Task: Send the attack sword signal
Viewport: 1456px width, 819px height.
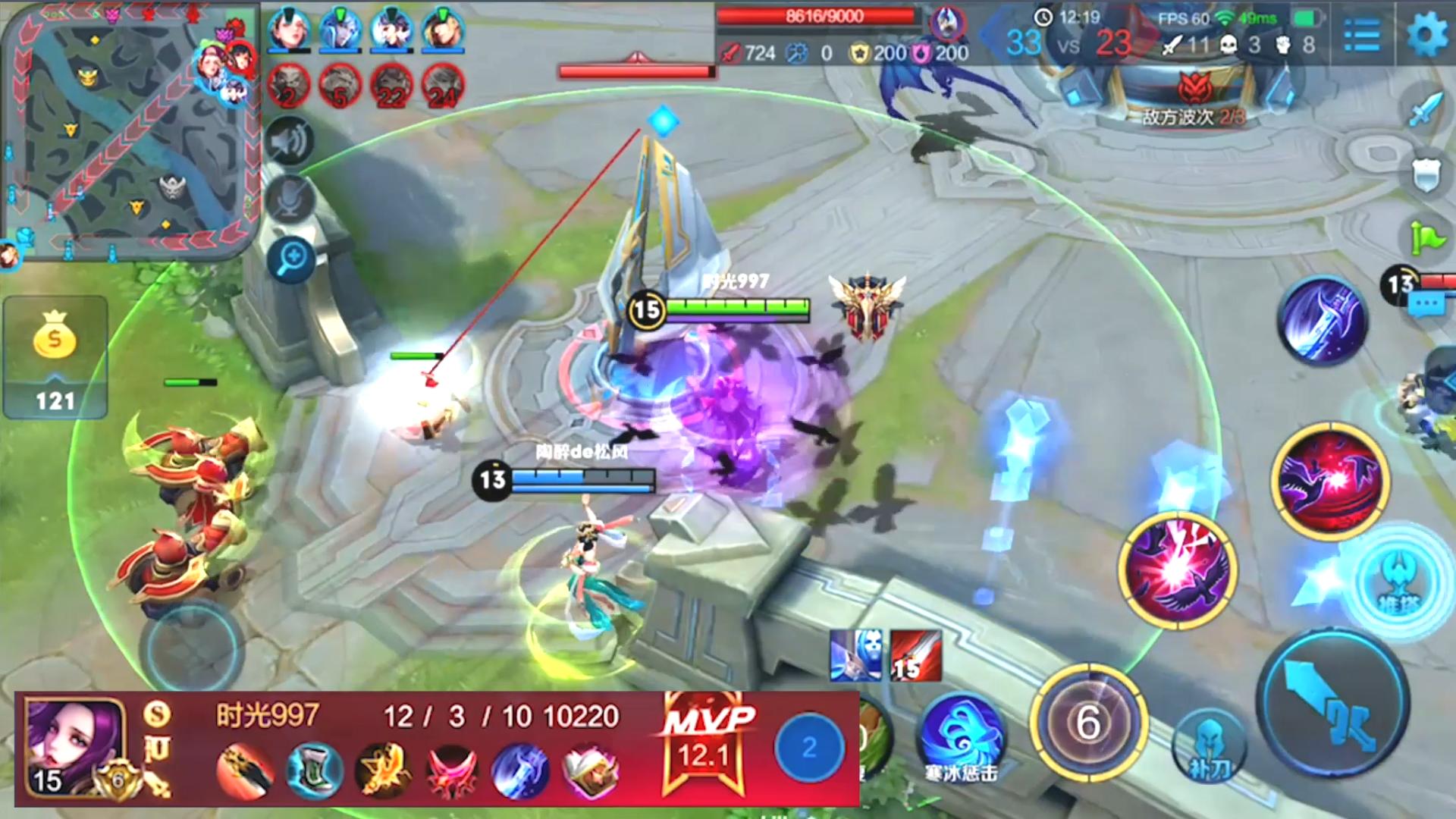Action: pos(1426,108)
